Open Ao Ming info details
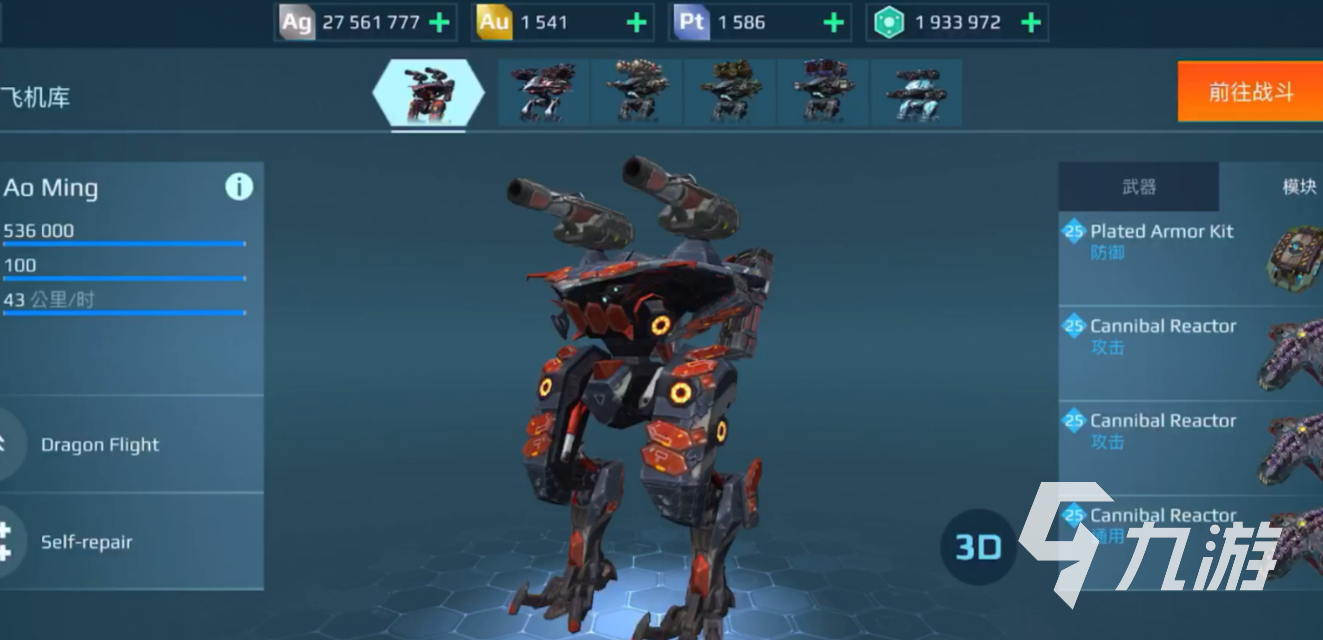 click(x=239, y=187)
